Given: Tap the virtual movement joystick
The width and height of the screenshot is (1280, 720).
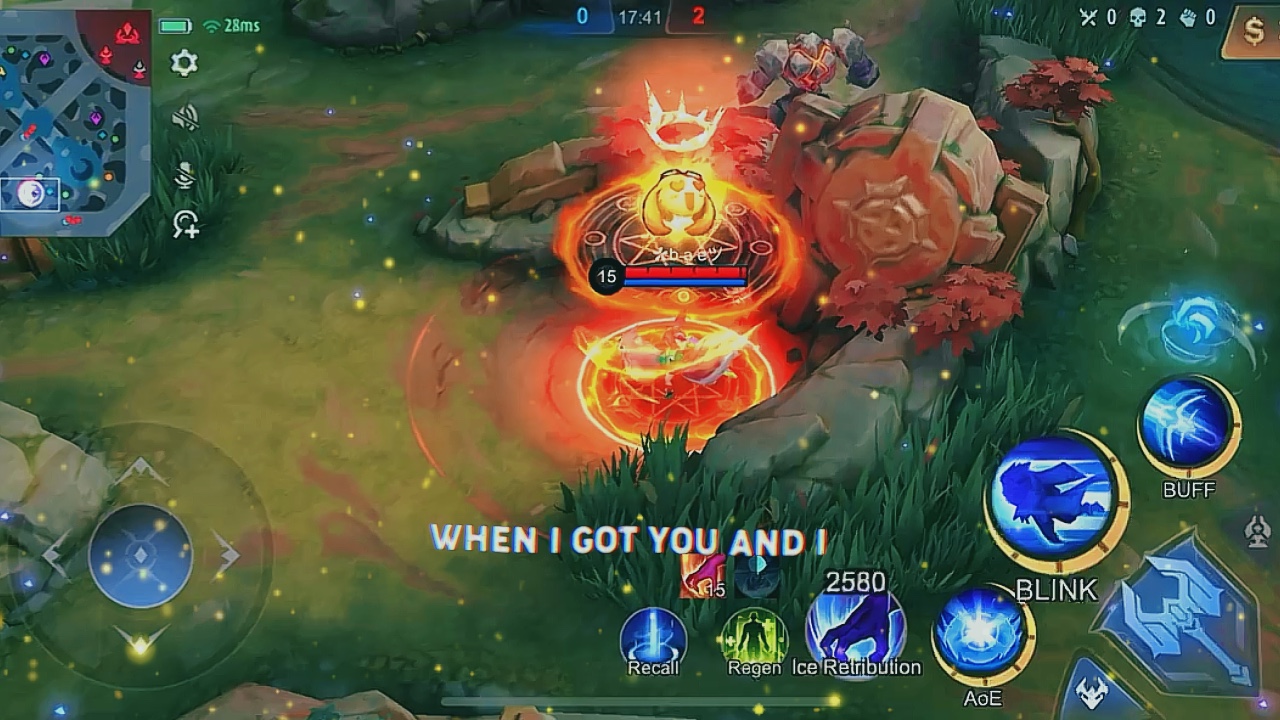Looking at the screenshot, I should (140, 555).
